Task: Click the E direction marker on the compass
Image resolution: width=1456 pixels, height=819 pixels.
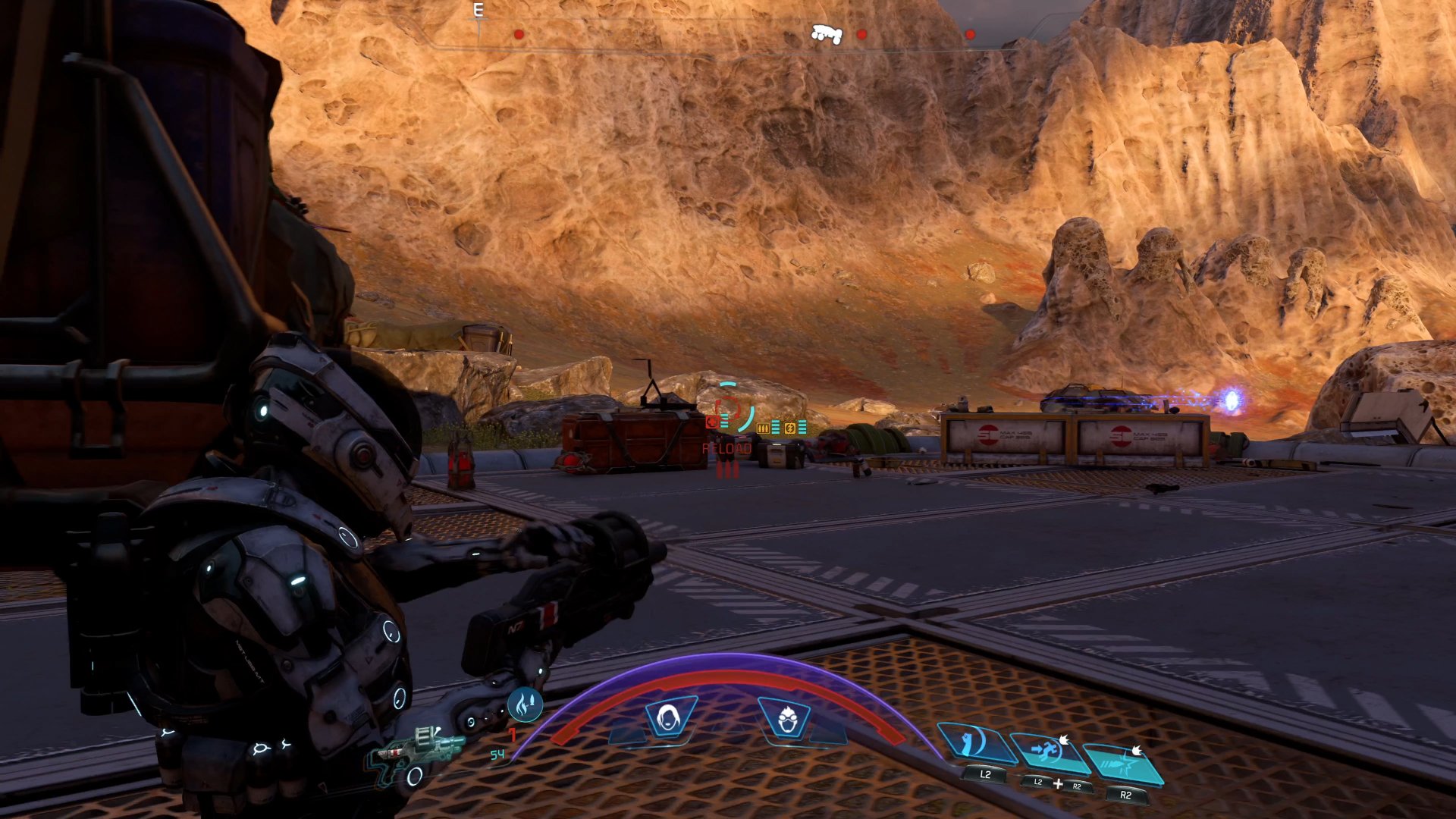Action: tap(478, 11)
